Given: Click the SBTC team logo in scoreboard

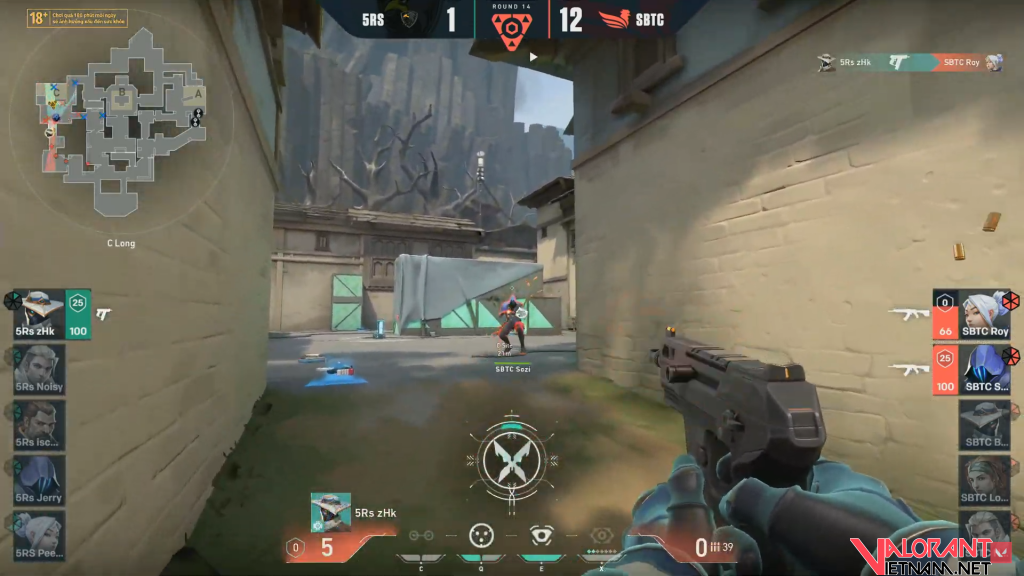Looking at the screenshot, I should point(613,19).
